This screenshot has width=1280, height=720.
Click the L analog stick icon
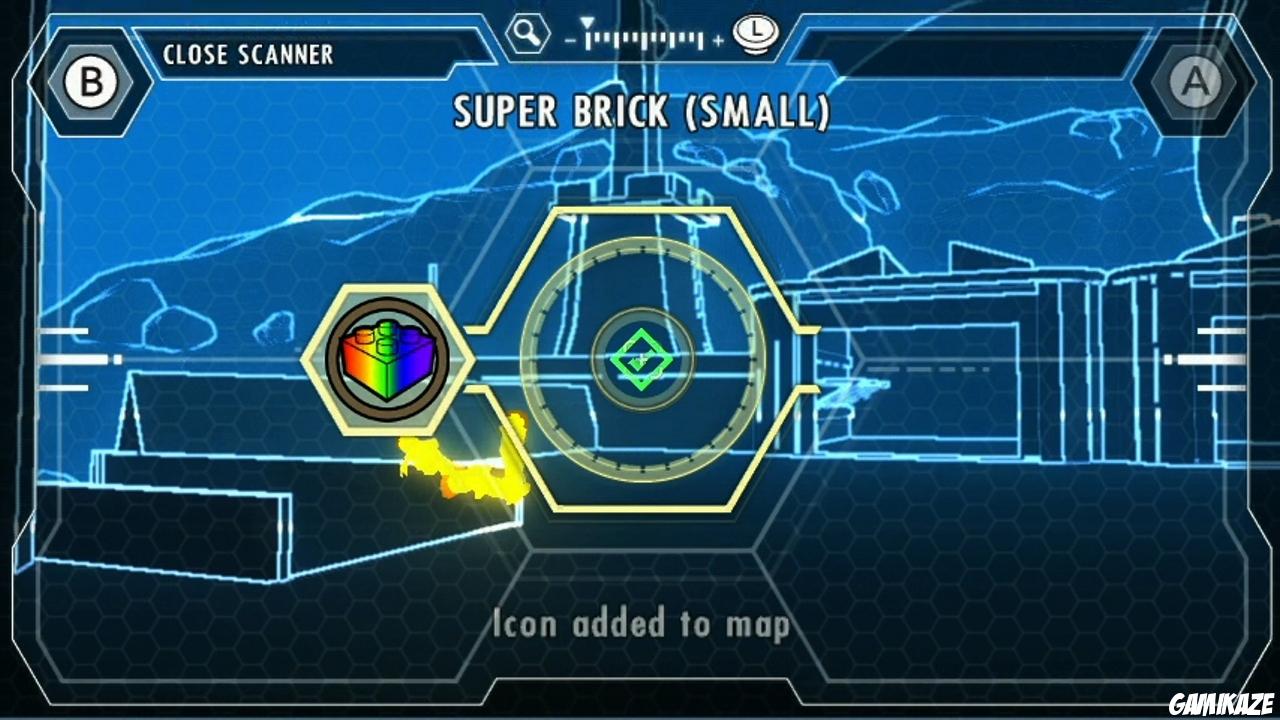point(757,33)
